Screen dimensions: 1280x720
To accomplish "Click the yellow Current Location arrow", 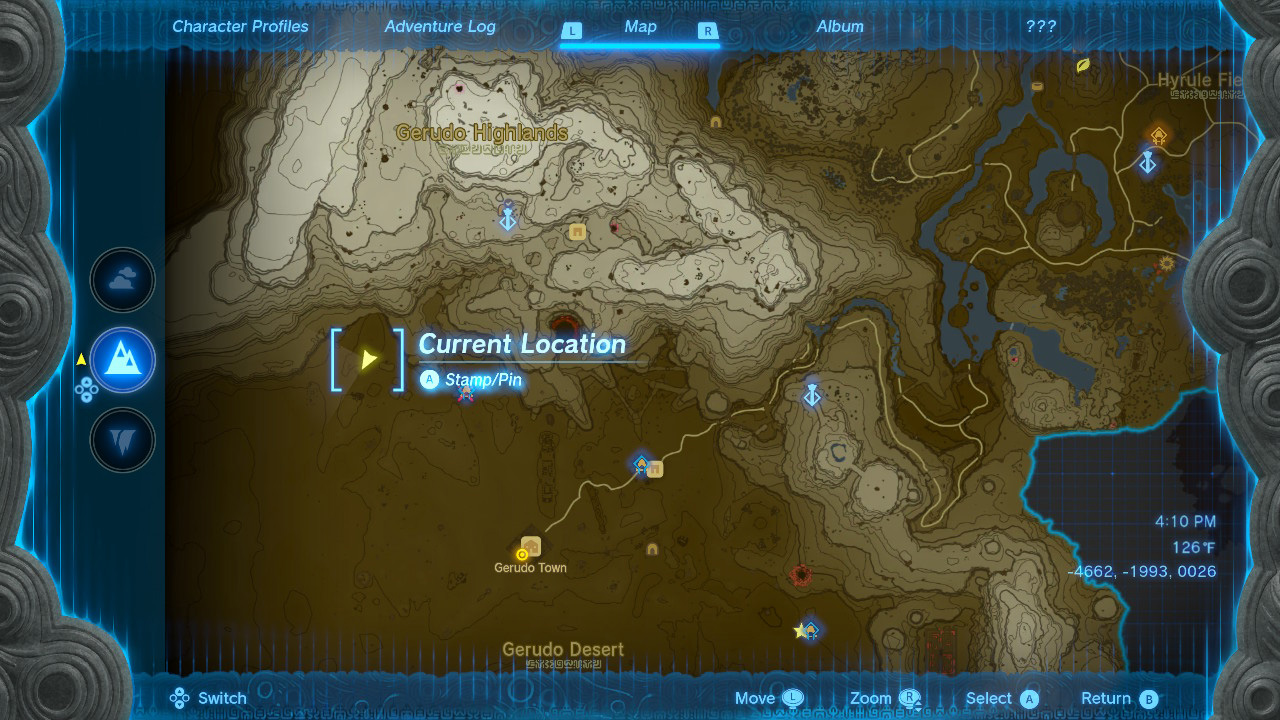I will click(369, 359).
